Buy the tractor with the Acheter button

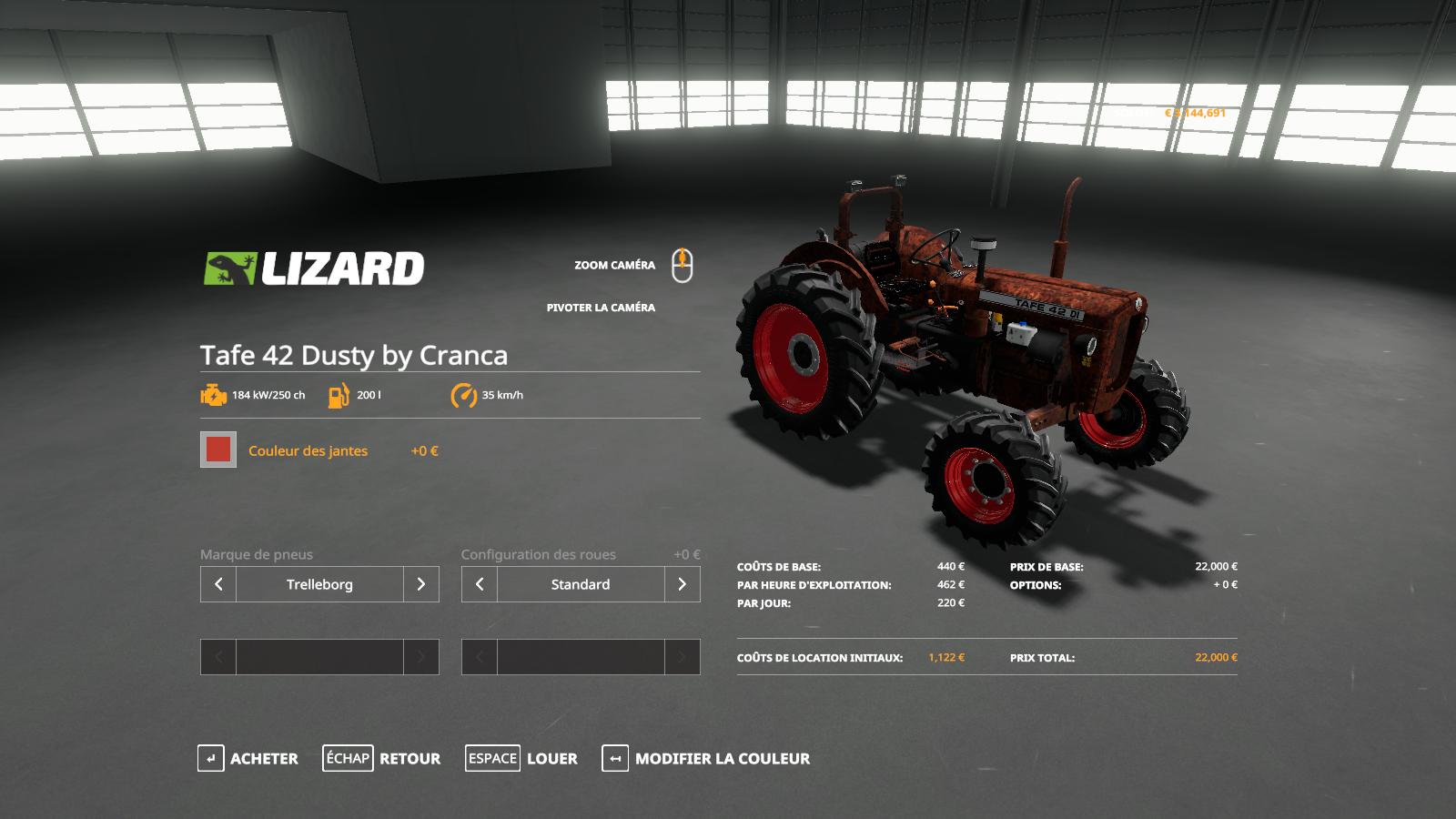pyautogui.click(x=248, y=758)
